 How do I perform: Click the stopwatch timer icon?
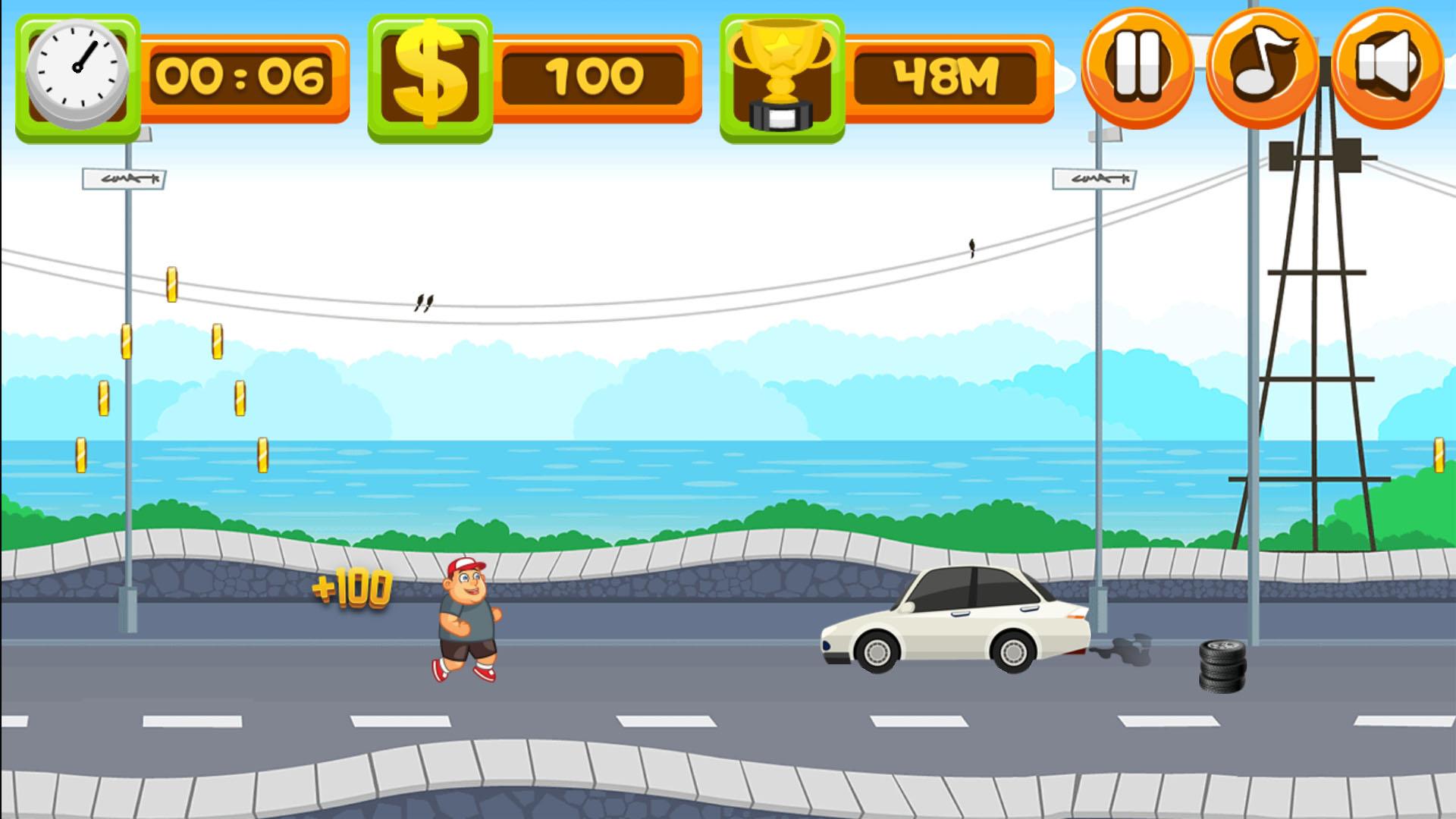pos(78,72)
